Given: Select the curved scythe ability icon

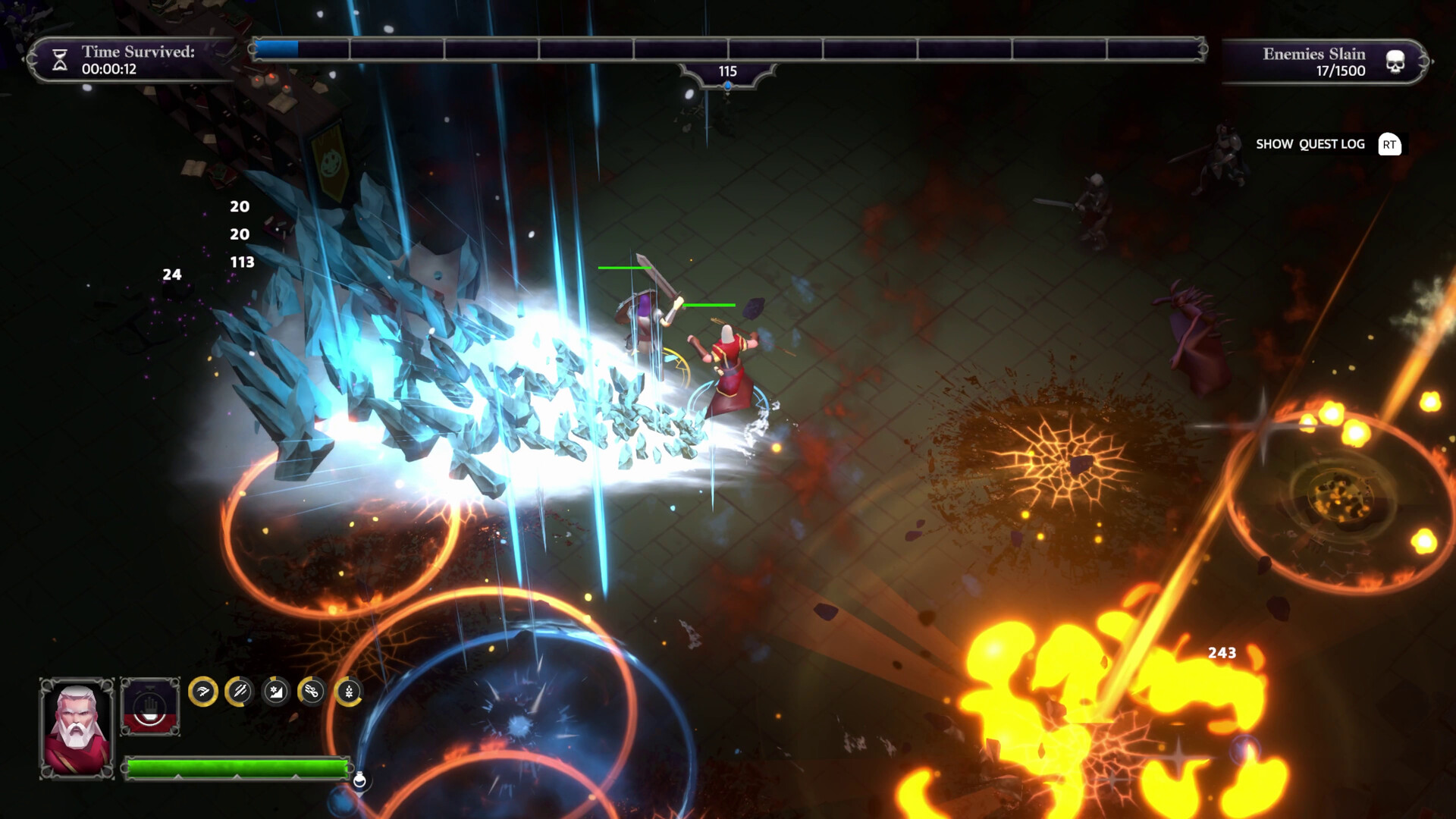Looking at the screenshot, I should tap(202, 691).
